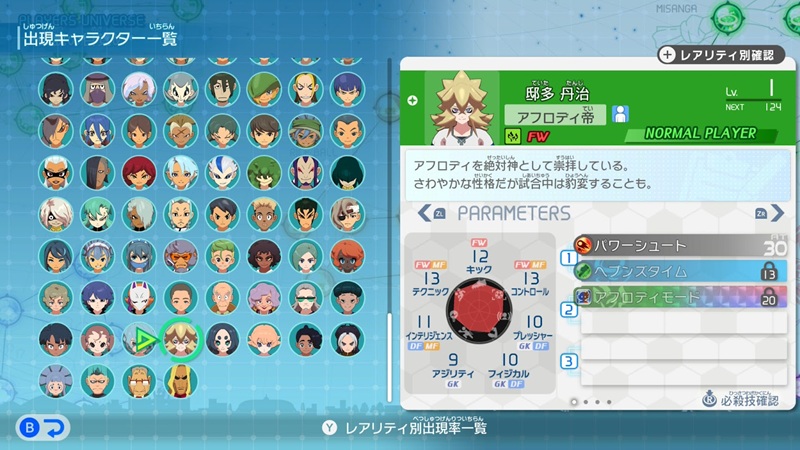This screenshot has width=800, height=450.
Task: Select the locked アフロディモード skill row
Action: click(680, 297)
